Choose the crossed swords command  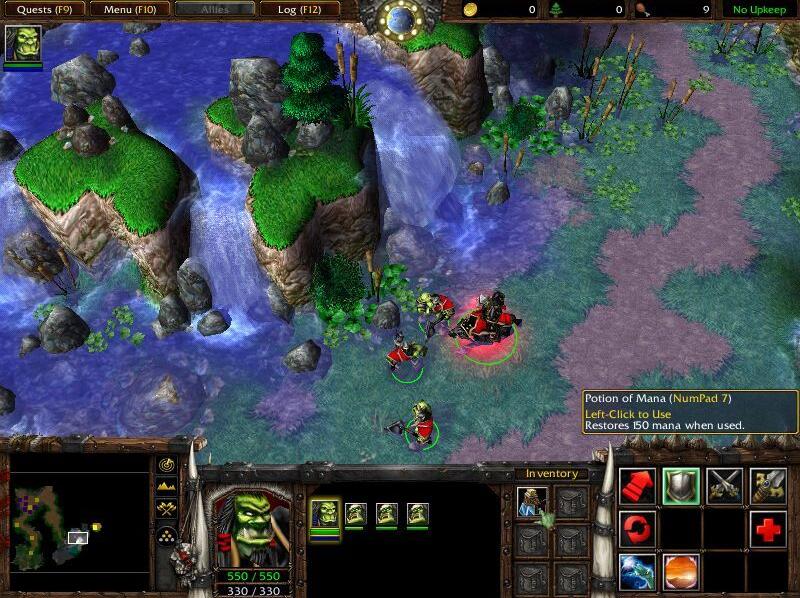click(725, 486)
